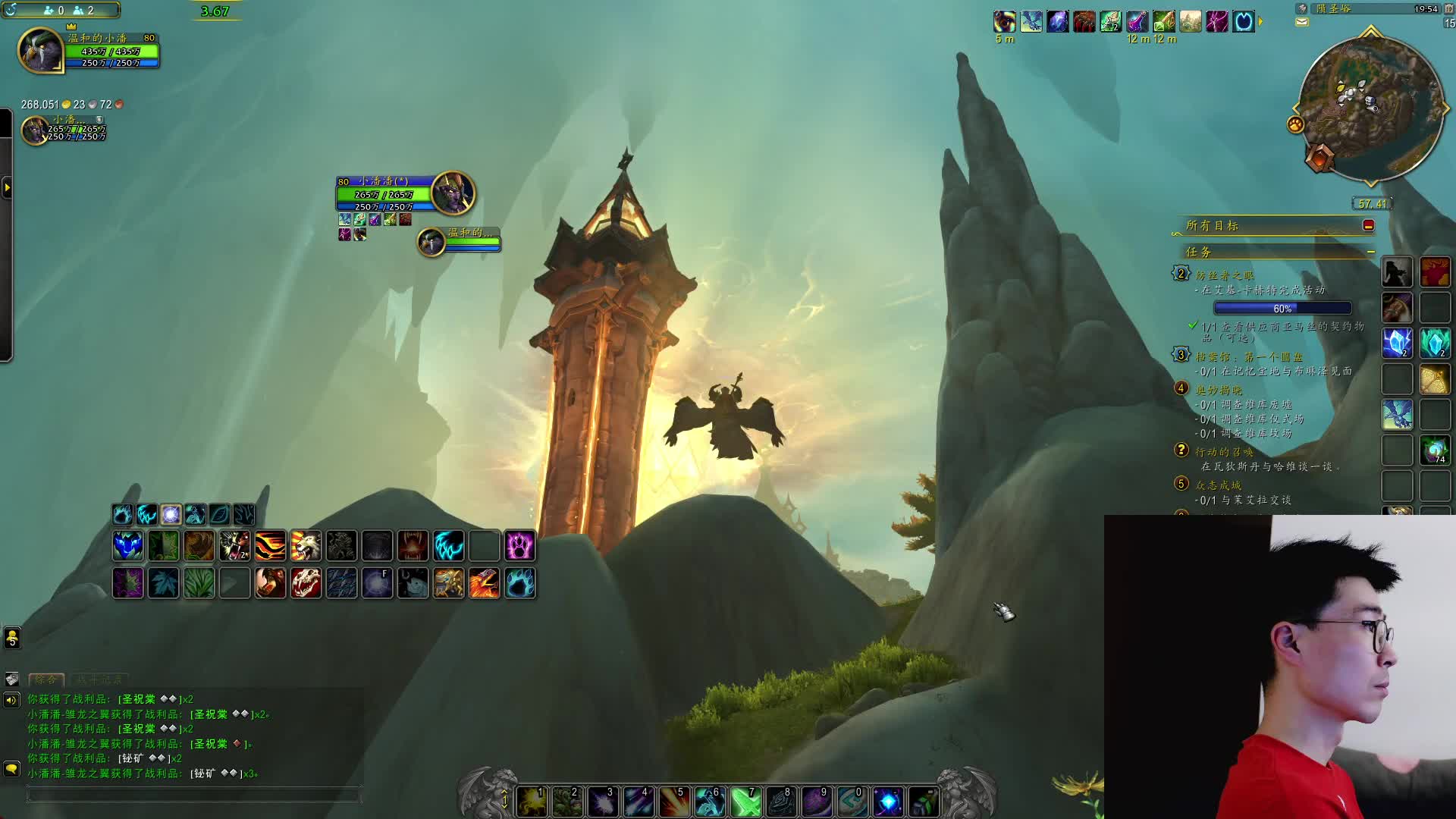Select the player portrait frame
The image size is (1456, 819).
tap(40, 51)
